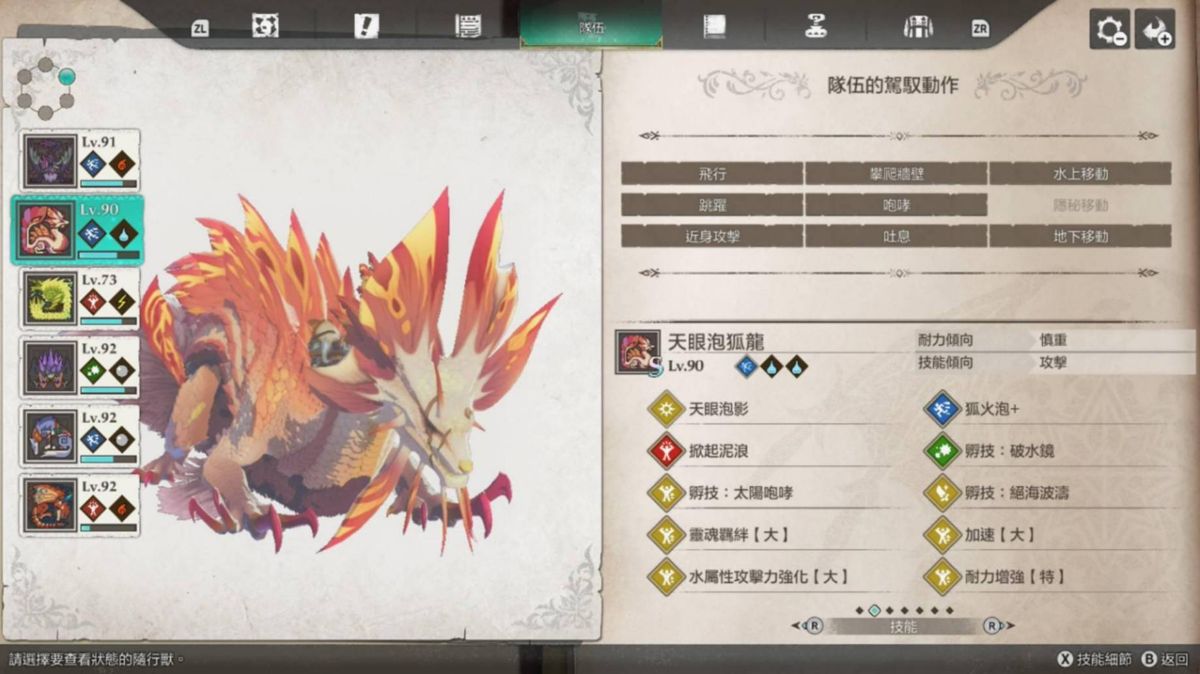Select the 天眼泡影 skill
The height and width of the screenshot is (674, 1200).
coord(718,409)
